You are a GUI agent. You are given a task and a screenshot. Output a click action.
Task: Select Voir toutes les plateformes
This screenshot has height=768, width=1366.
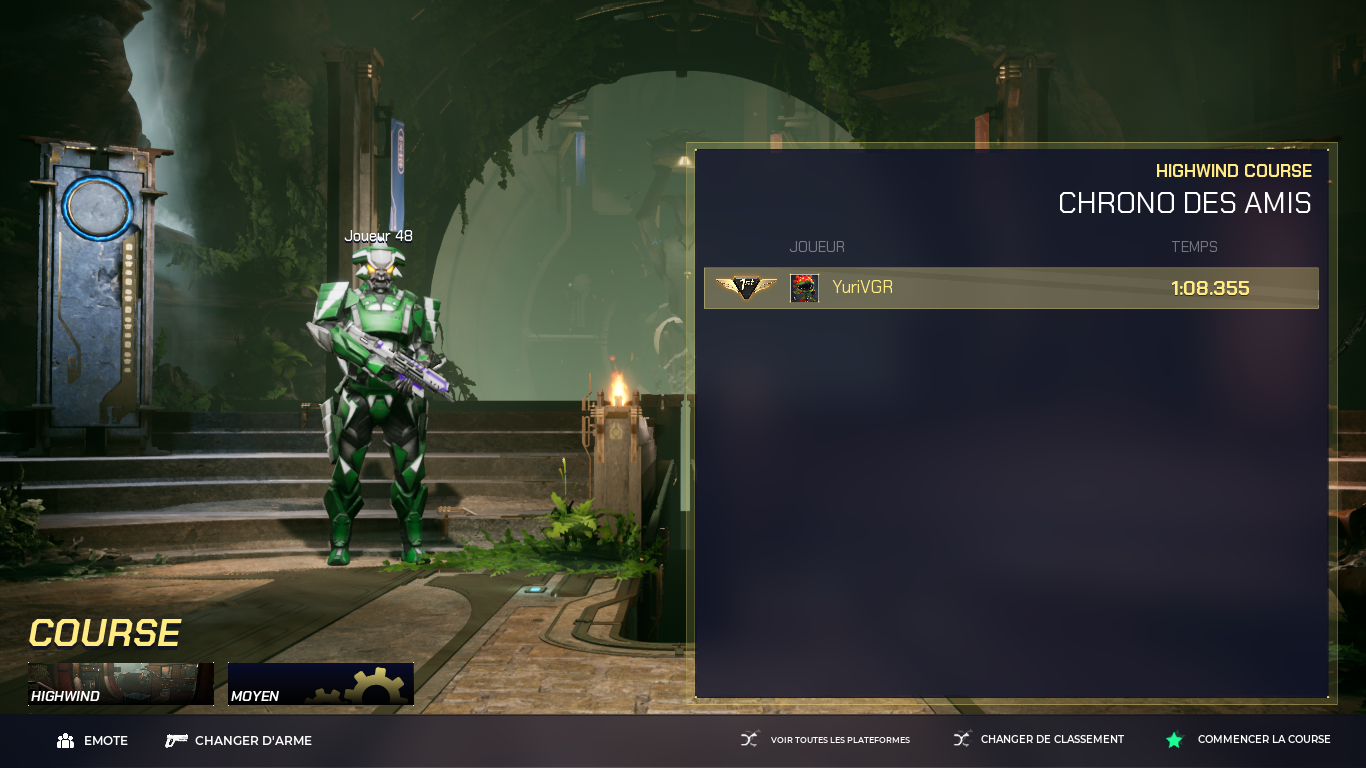pyautogui.click(x=826, y=740)
